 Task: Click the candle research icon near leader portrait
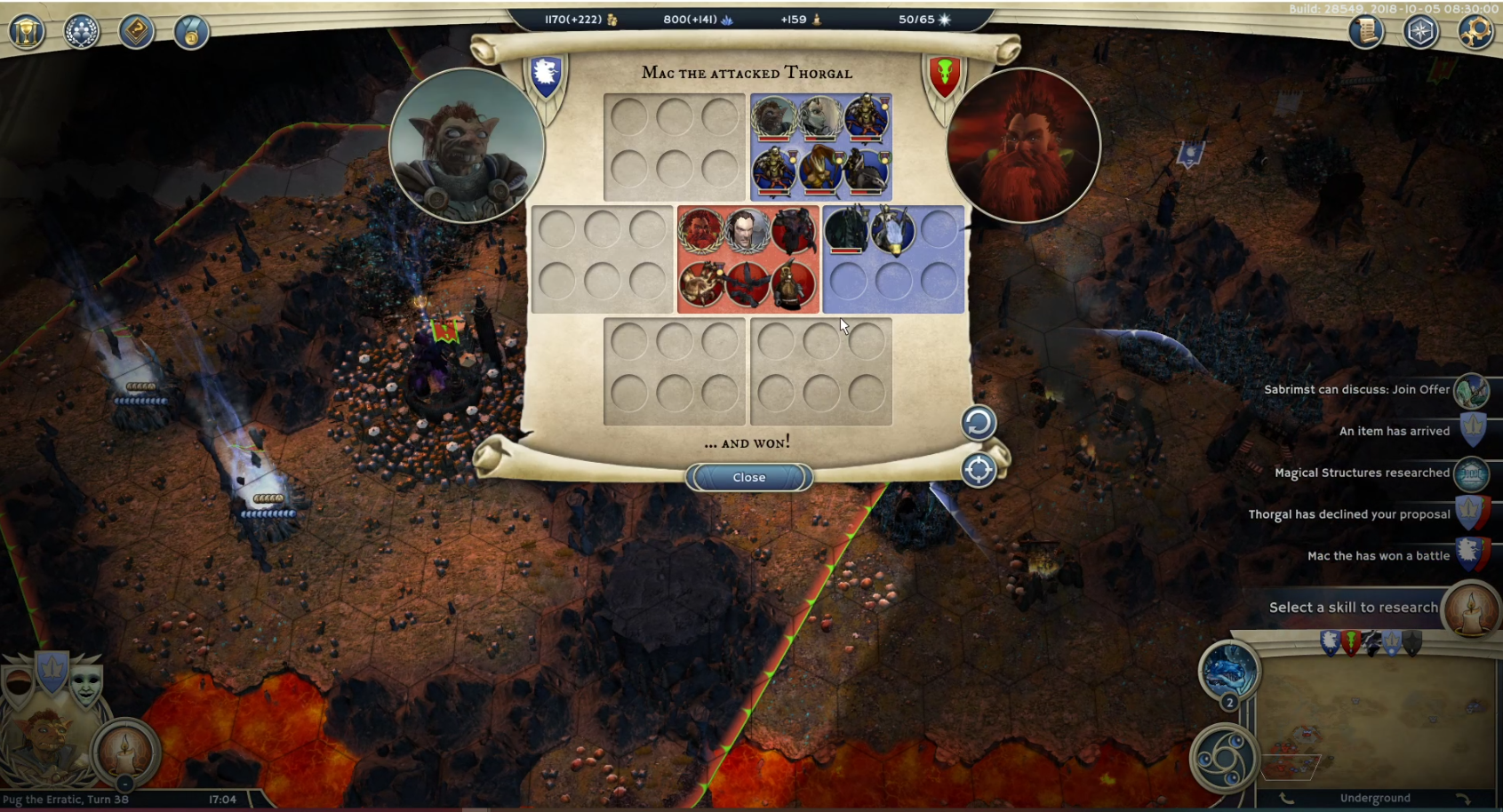pos(125,752)
